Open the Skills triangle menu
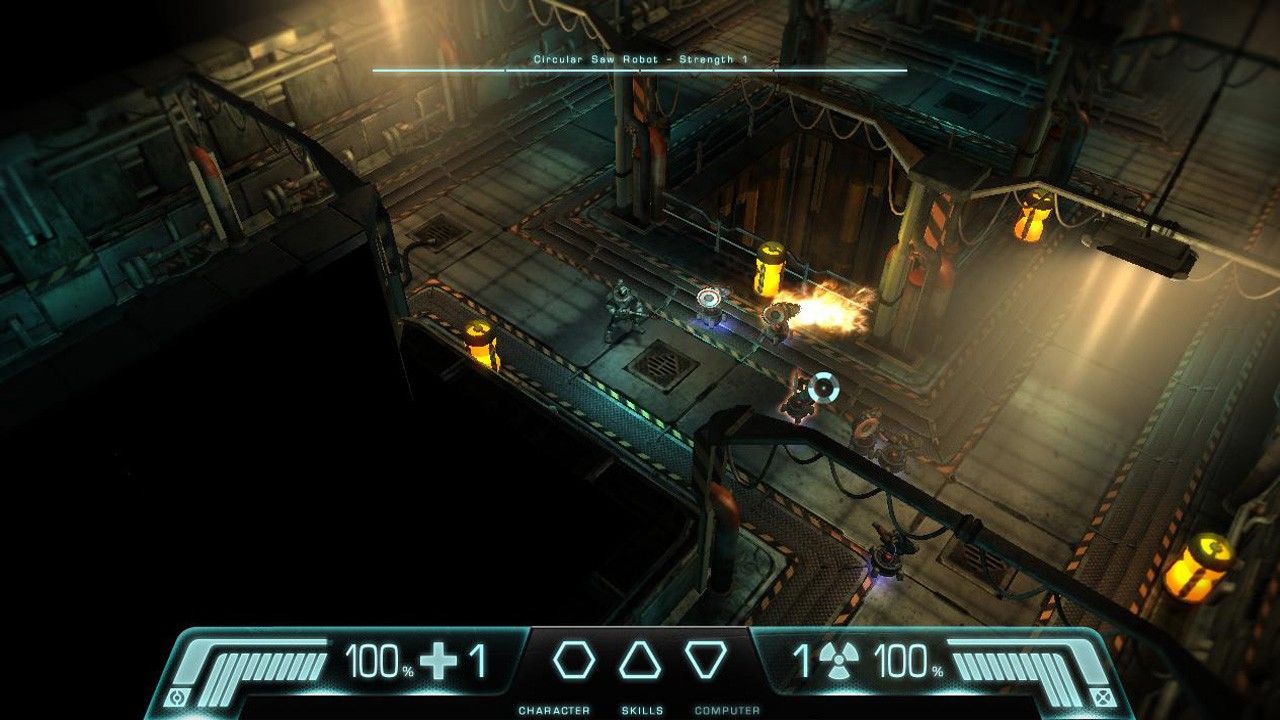Screen dimensions: 1280x720 (641, 661)
